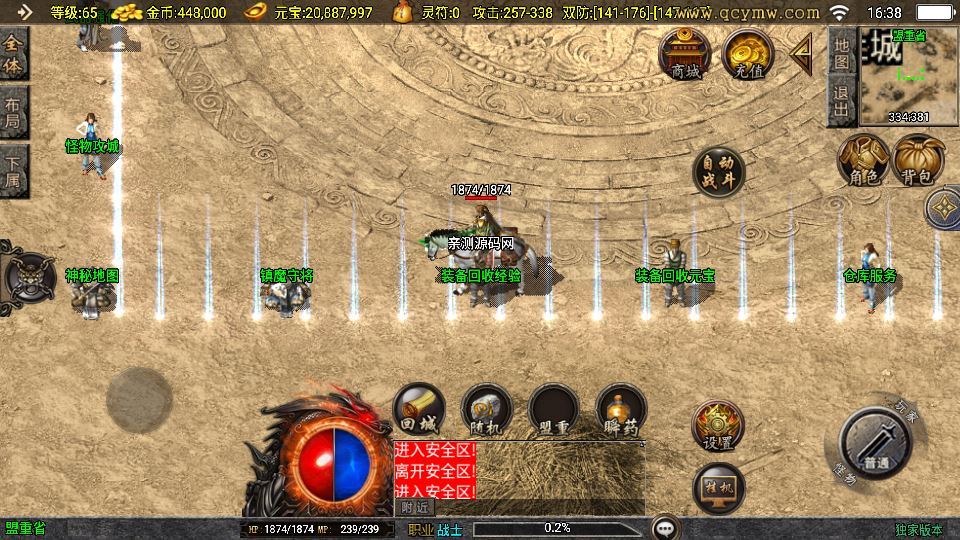The width and height of the screenshot is (960, 540).
Task: Open the 设置 settings menu
Action: pyautogui.click(x=718, y=426)
